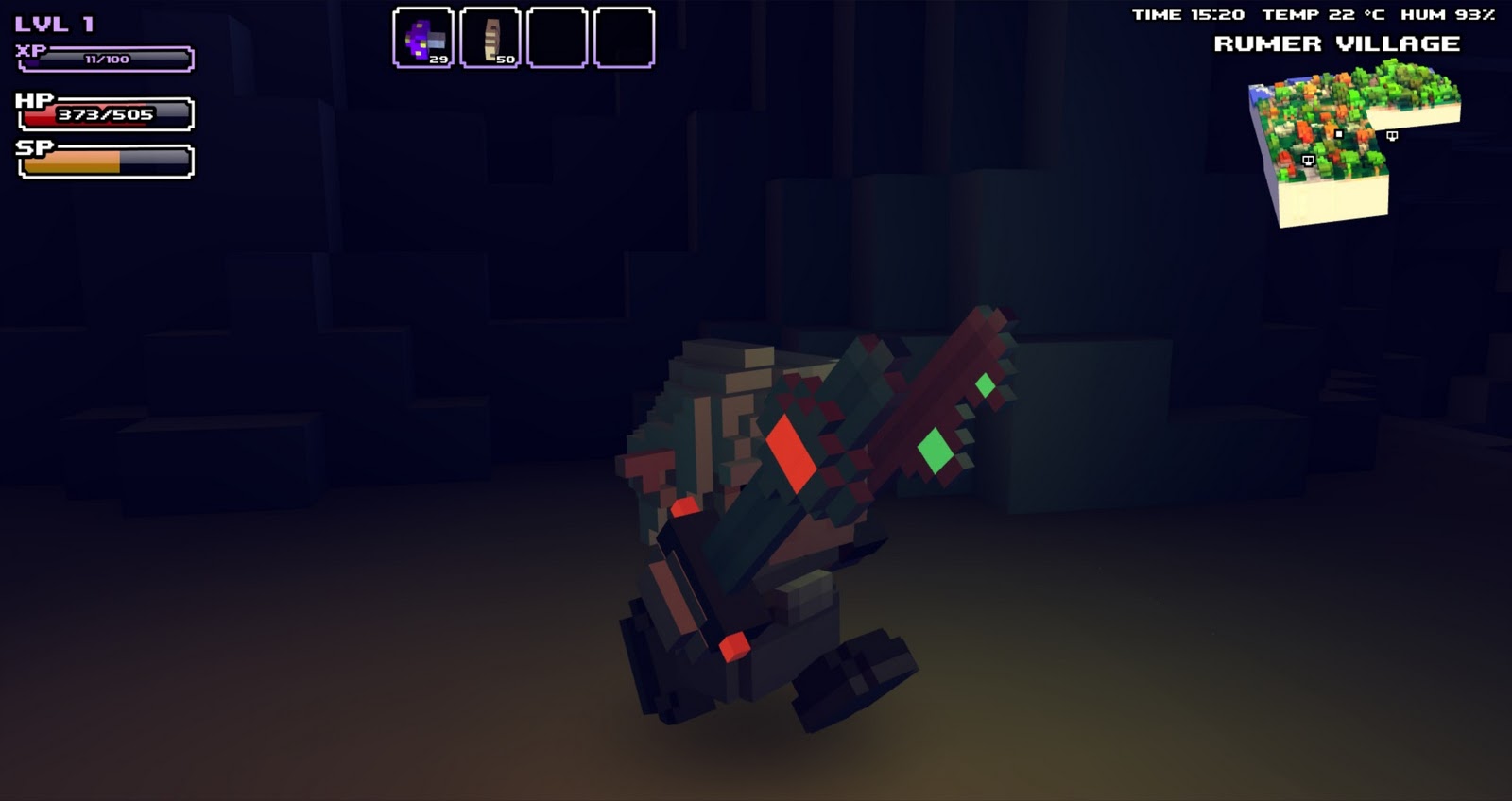The width and height of the screenshot is (1512, 801).
Task: Click the right-side skull marker near the map edge
Action: 1392,135
